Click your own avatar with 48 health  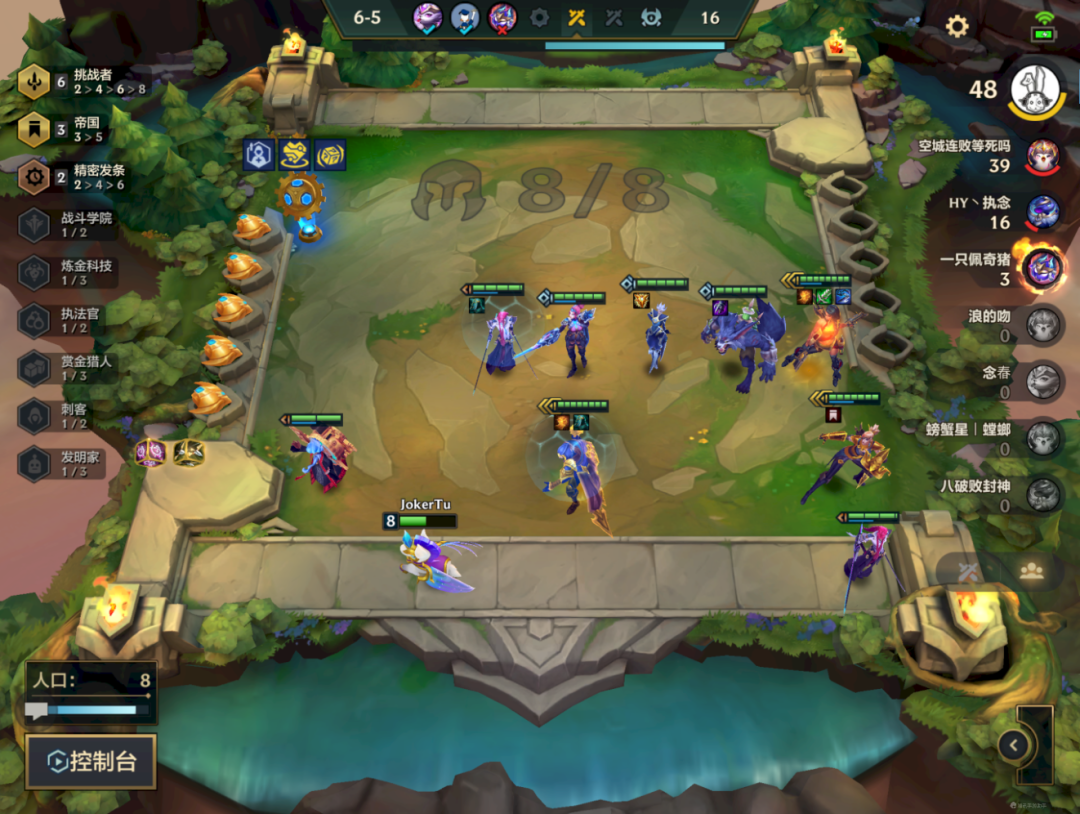1036,90
